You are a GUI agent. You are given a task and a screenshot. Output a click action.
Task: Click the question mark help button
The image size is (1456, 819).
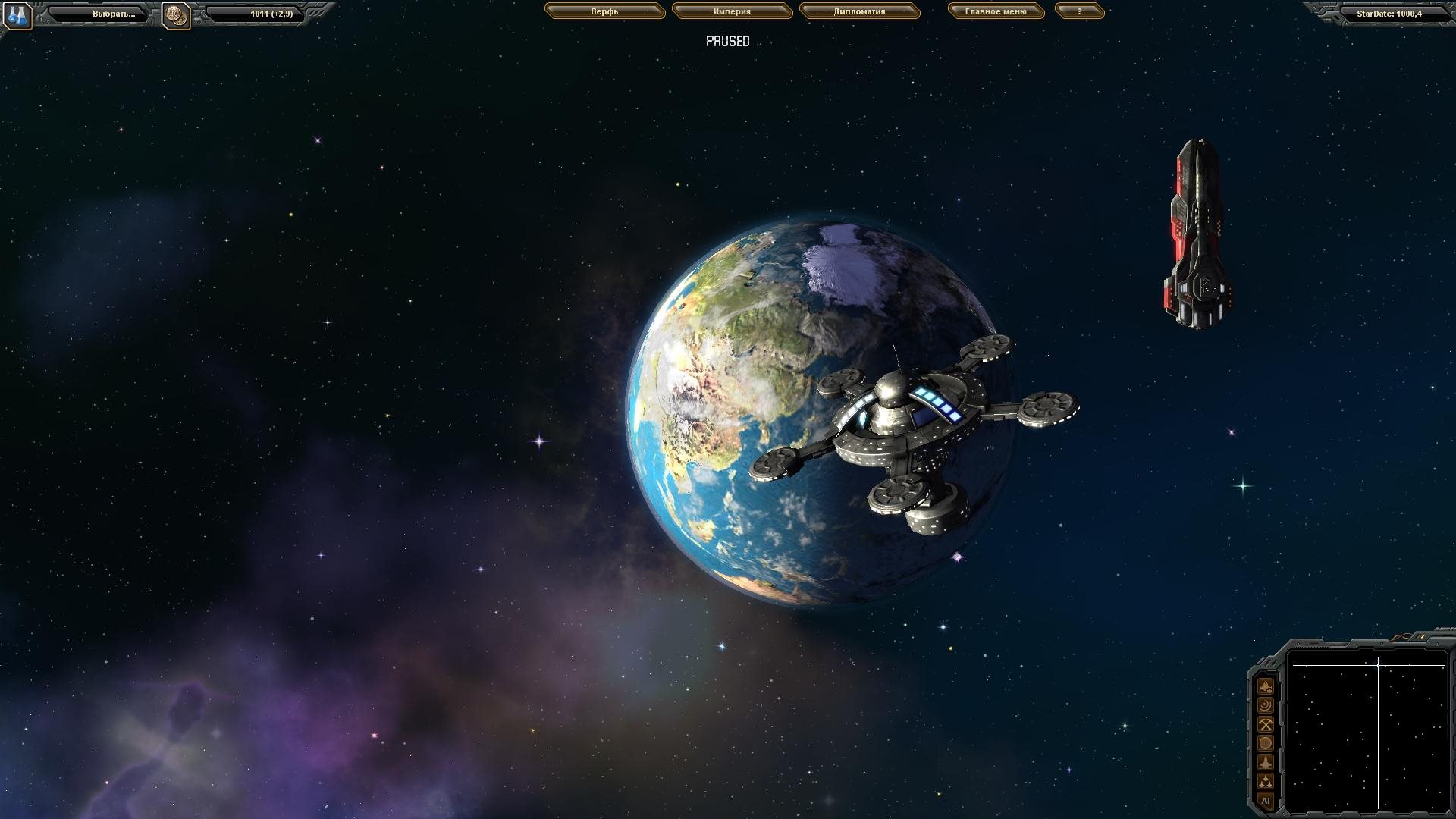(1079, 12)
